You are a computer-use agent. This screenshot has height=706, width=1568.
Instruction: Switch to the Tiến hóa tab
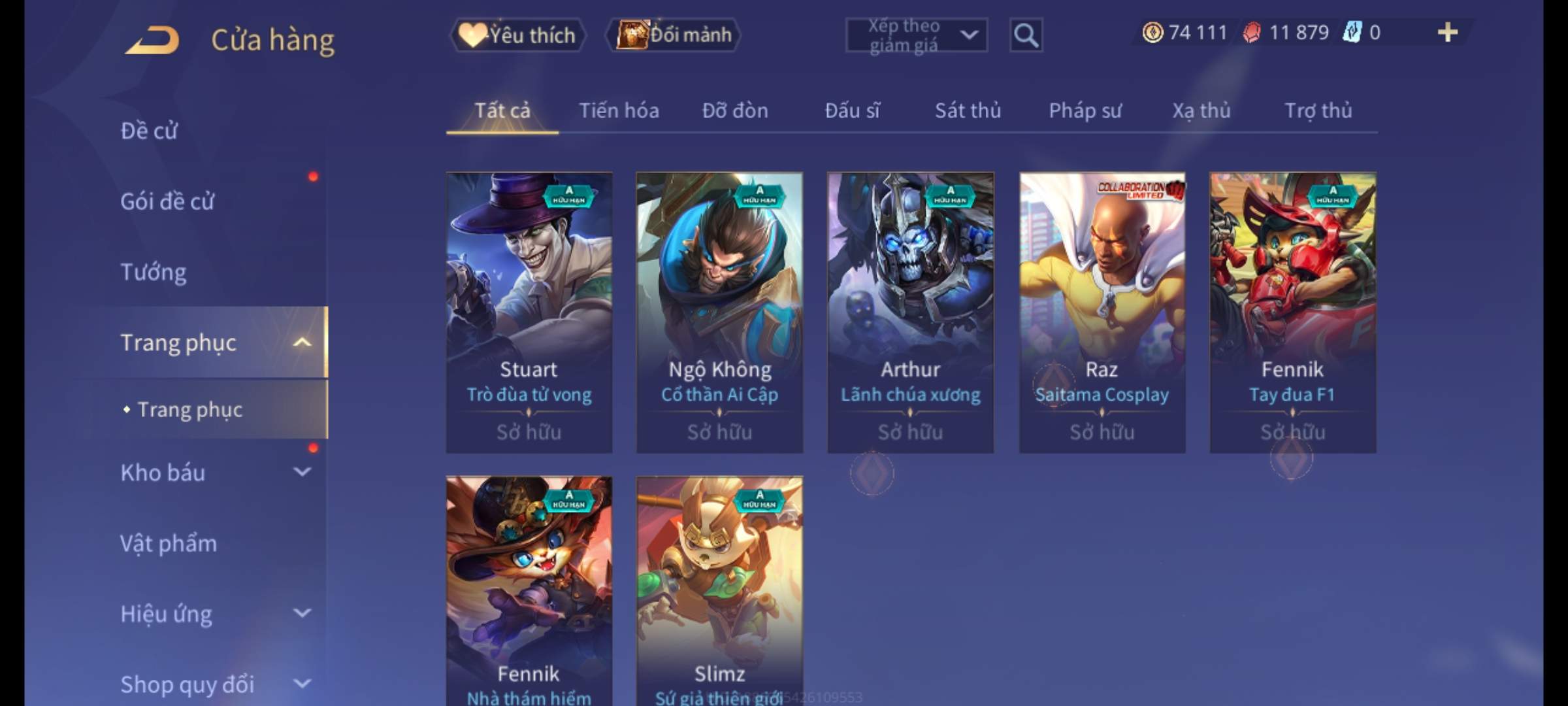[619, 111]
